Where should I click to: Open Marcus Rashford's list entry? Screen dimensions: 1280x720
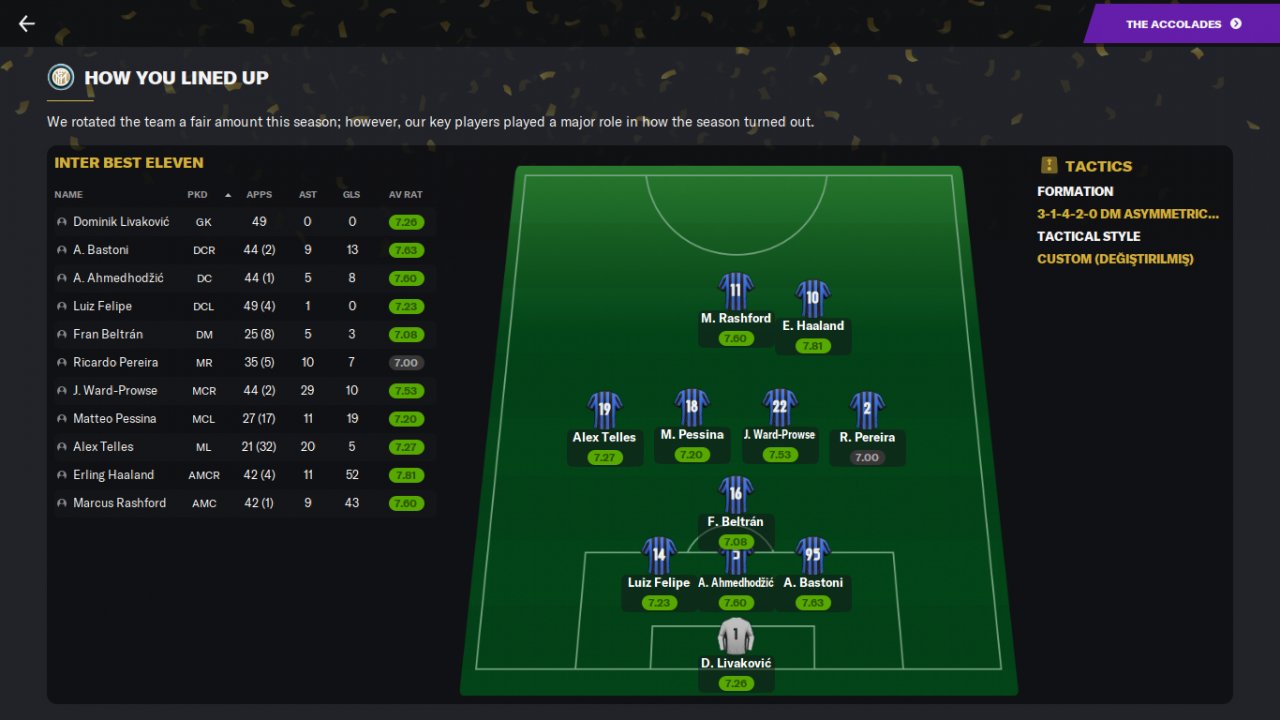[x=119, y=503]
